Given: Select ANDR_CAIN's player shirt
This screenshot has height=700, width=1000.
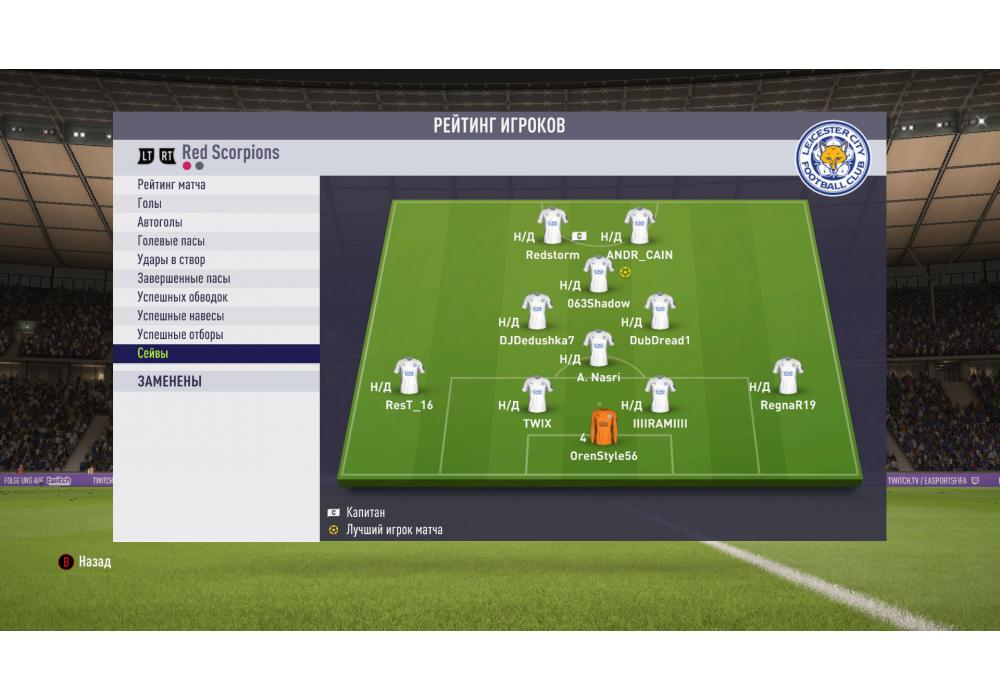Looking at the screenshot, I should pos(639,225).
